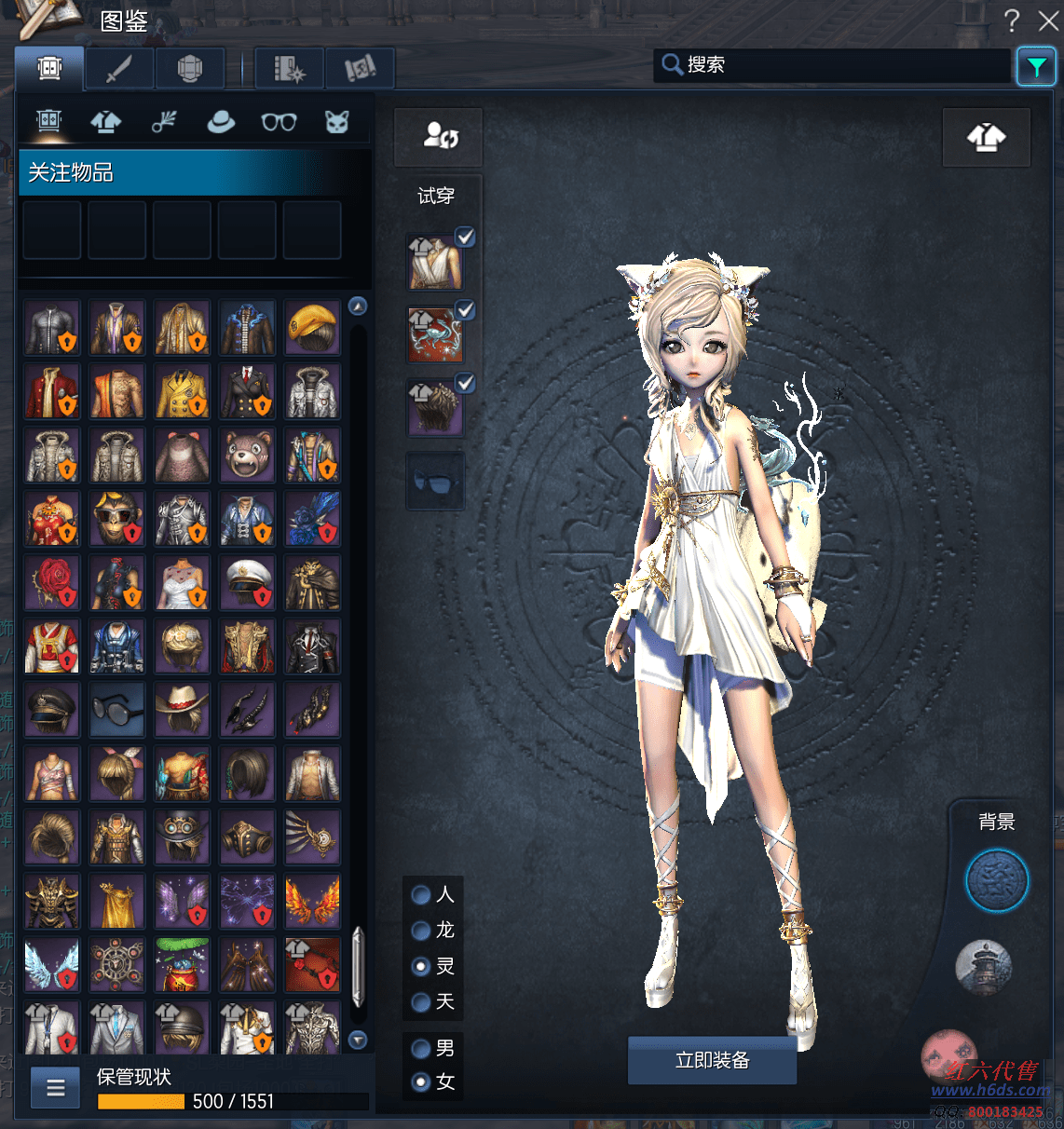The width and height of the screenshot is (1064, 1129).
Task: Select the glasses category tab
Action: [279, 121]
